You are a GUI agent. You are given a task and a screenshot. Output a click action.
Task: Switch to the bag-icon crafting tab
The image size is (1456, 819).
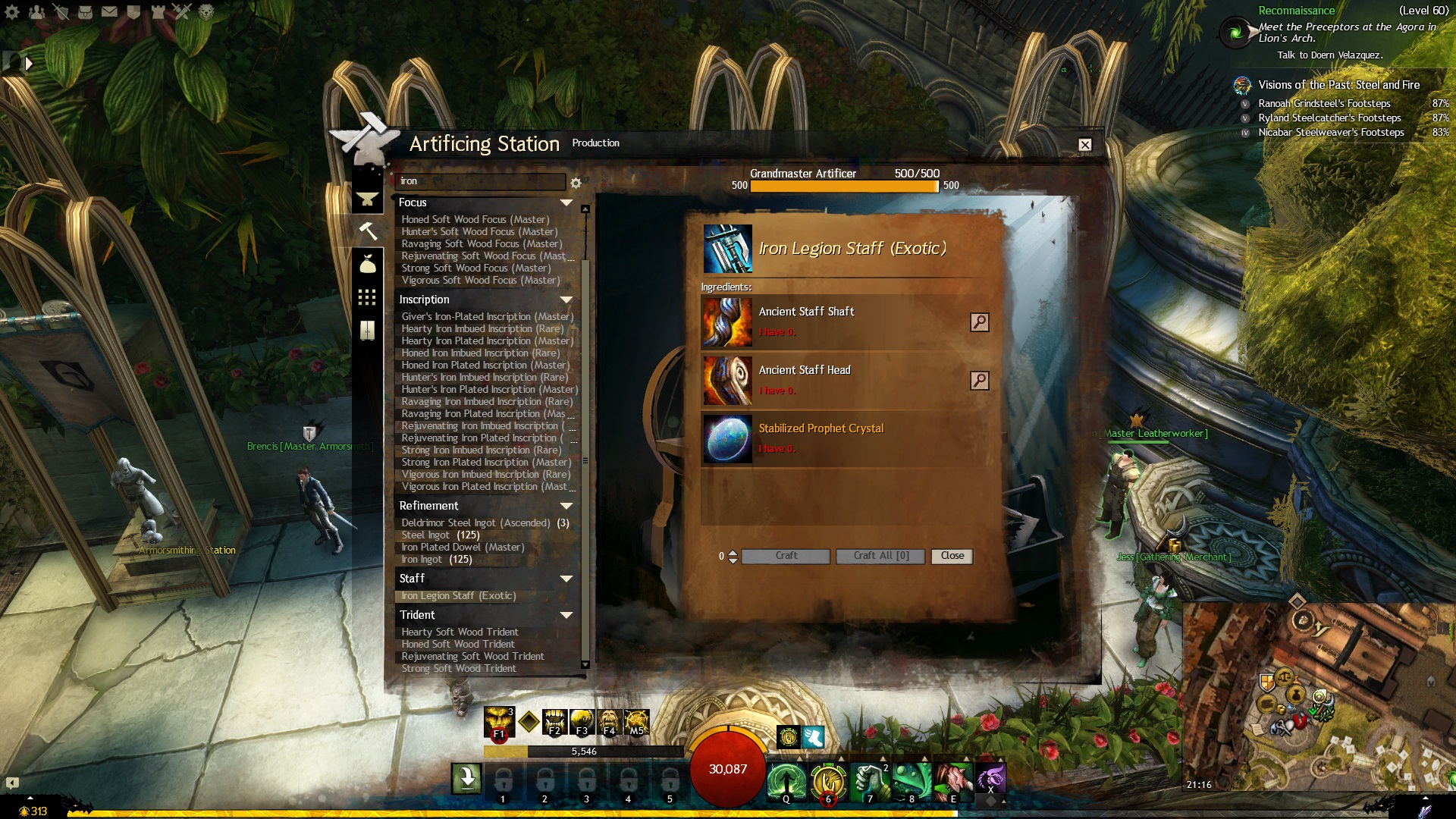point(367,264)
